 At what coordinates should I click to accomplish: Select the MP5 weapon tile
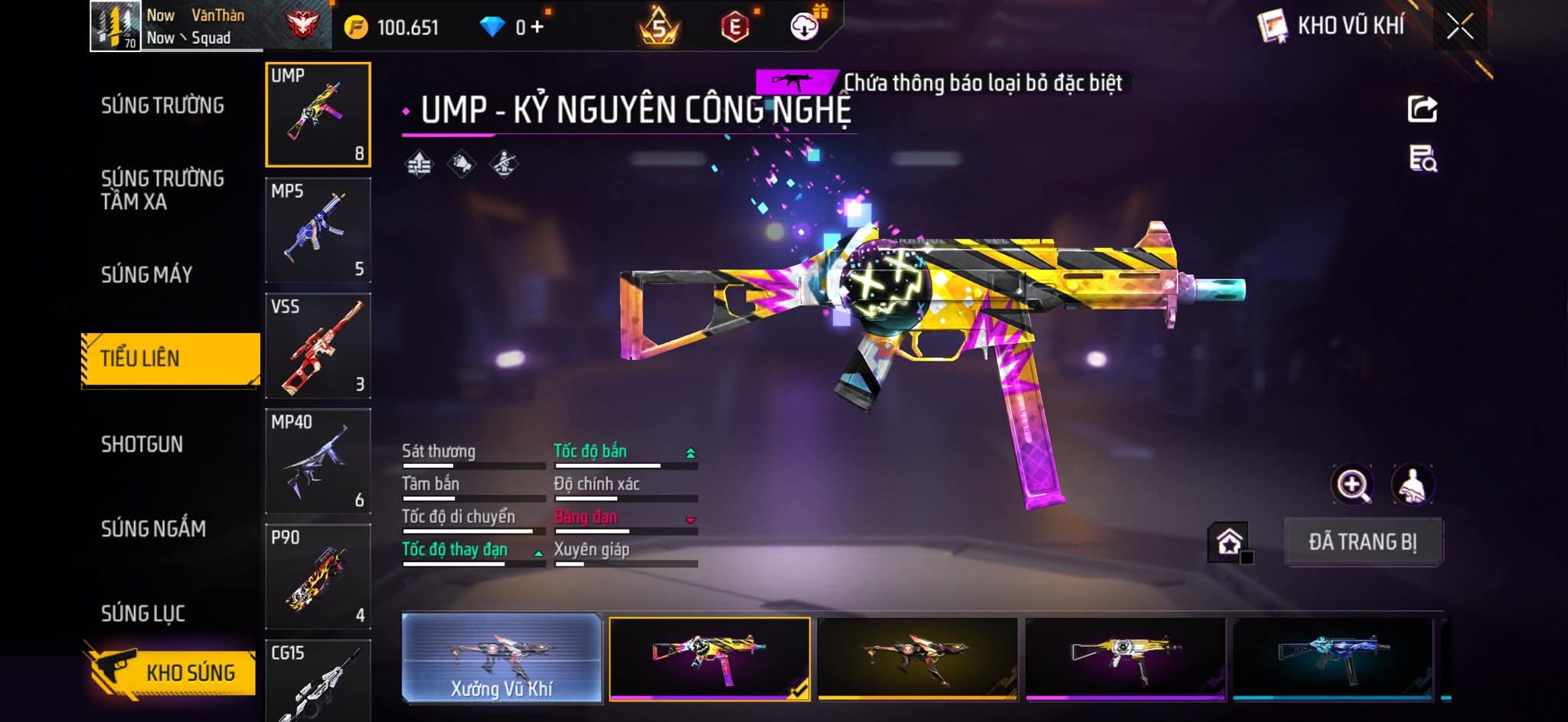pos(318,230)
